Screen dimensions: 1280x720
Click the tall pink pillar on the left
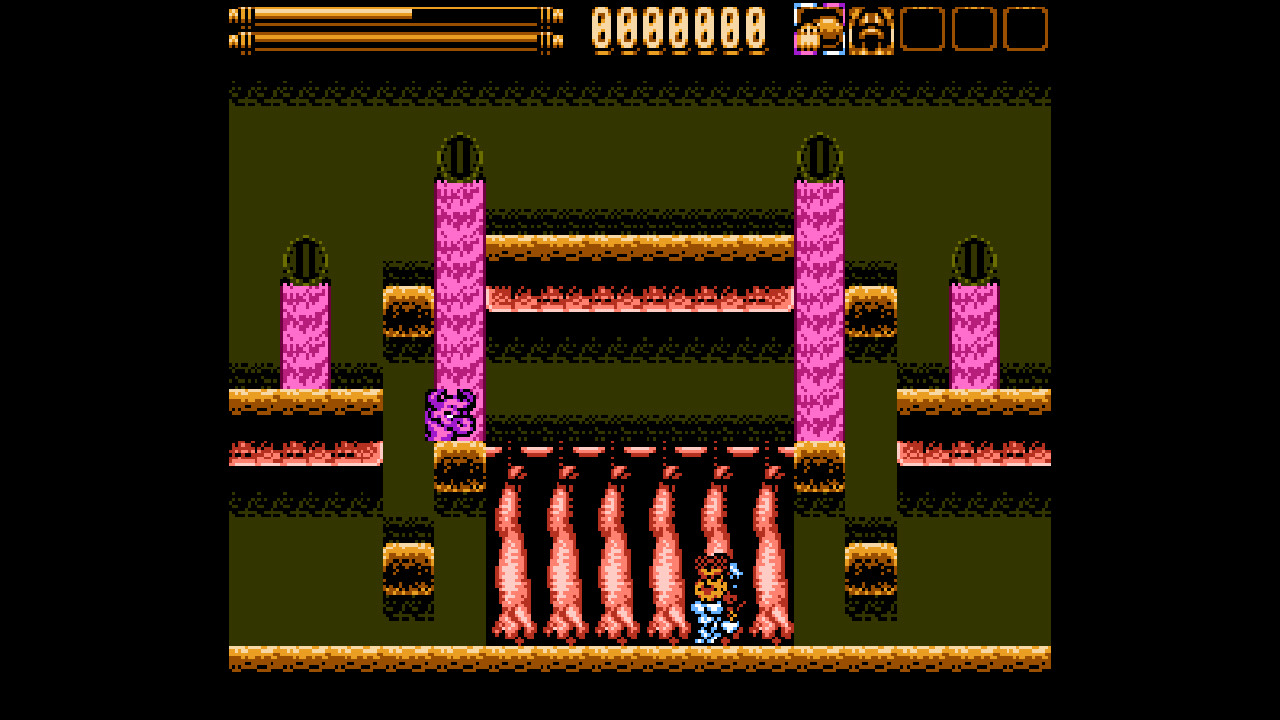[x=460, y=300]
